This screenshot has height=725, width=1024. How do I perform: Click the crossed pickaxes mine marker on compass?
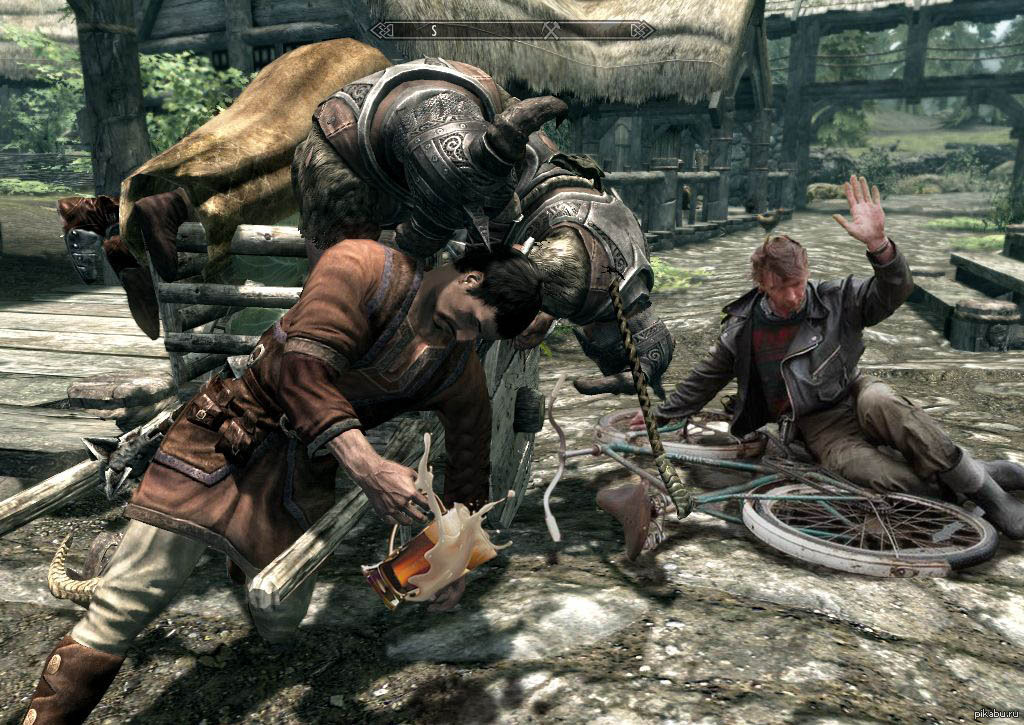(550, 30)
